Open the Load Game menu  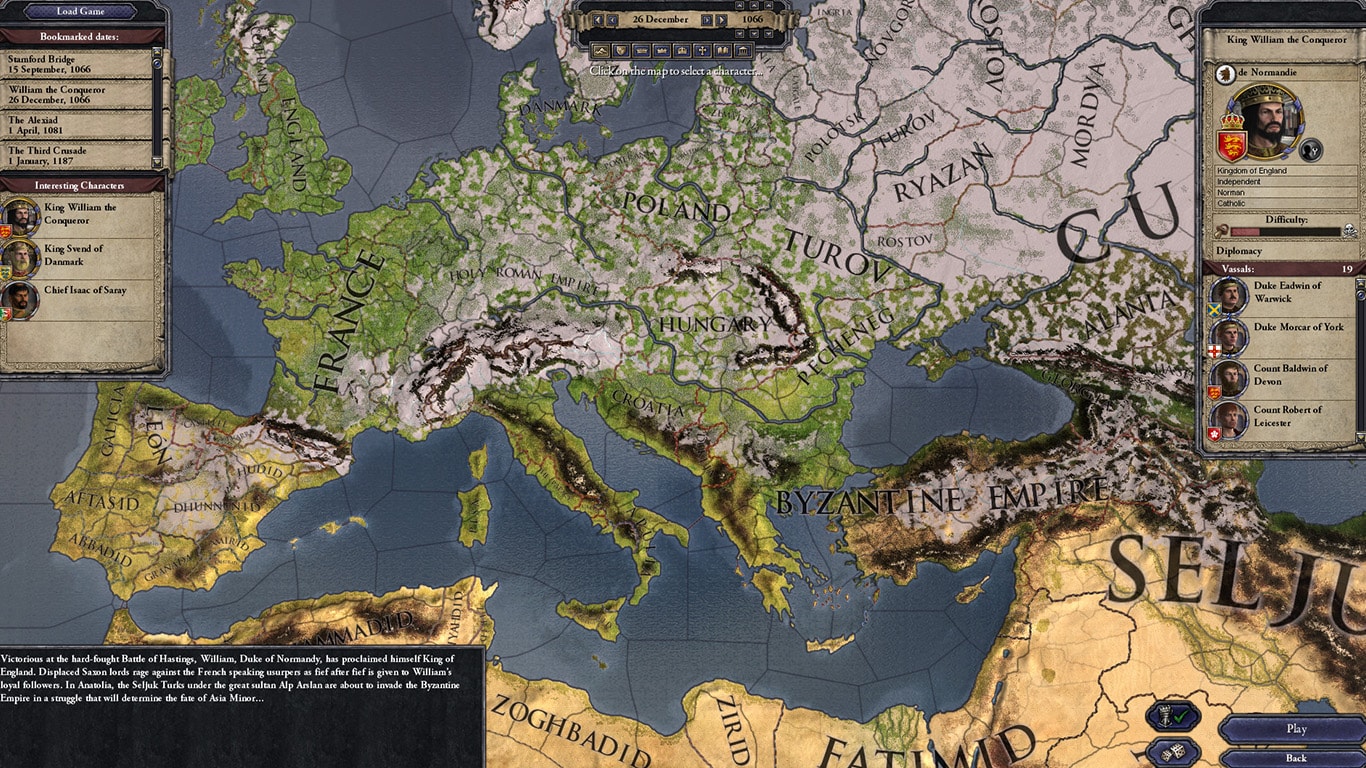tap(80, 11)
